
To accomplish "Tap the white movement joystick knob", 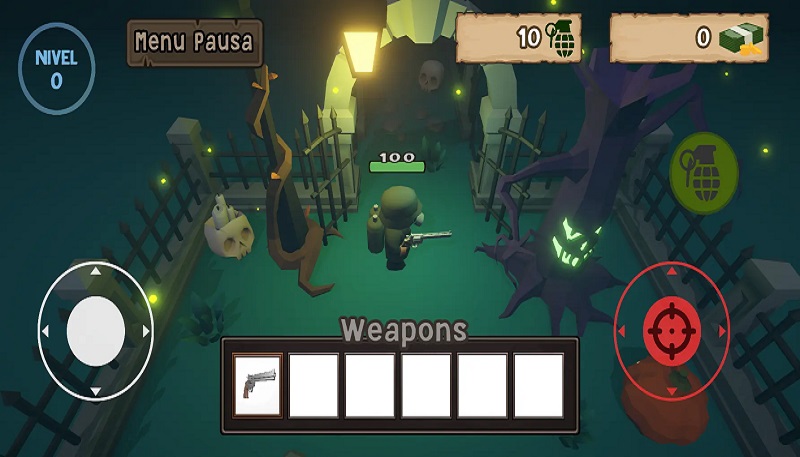I will tap(96, 330).
